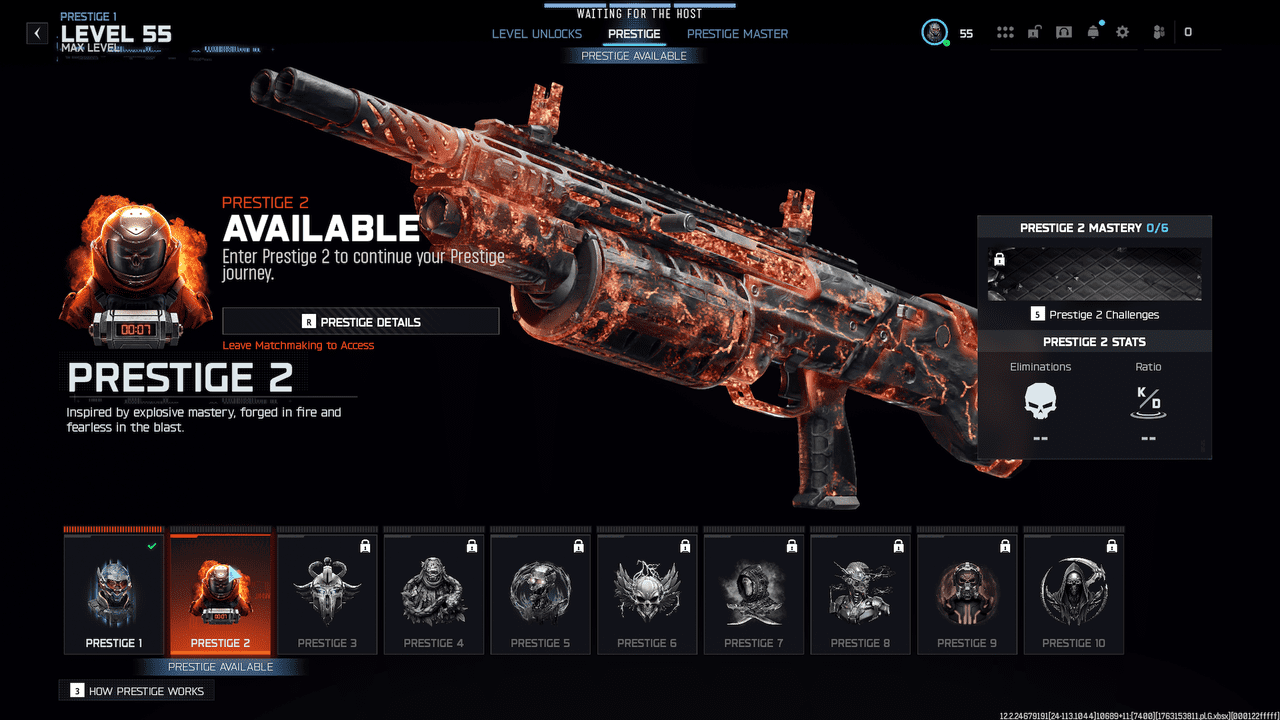The height and width of the screenshot is (720, 1280).
Task: Click the K/D Ratio icon
Action: (x=1147, y=403)
